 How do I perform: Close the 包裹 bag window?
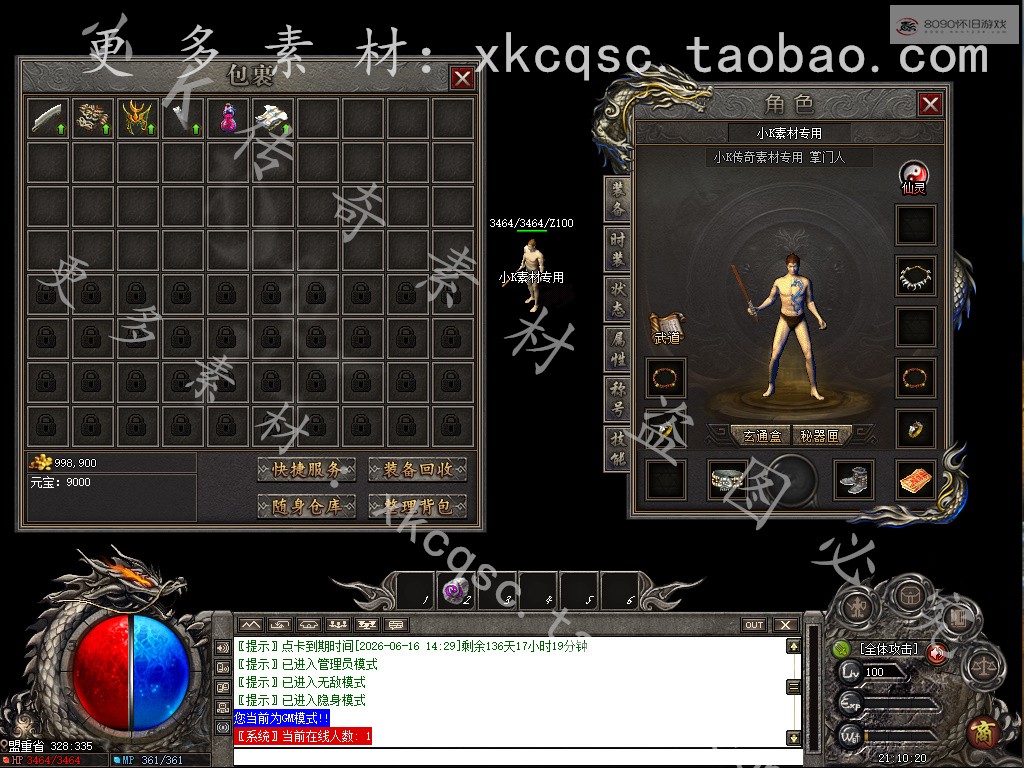(461, 78)
